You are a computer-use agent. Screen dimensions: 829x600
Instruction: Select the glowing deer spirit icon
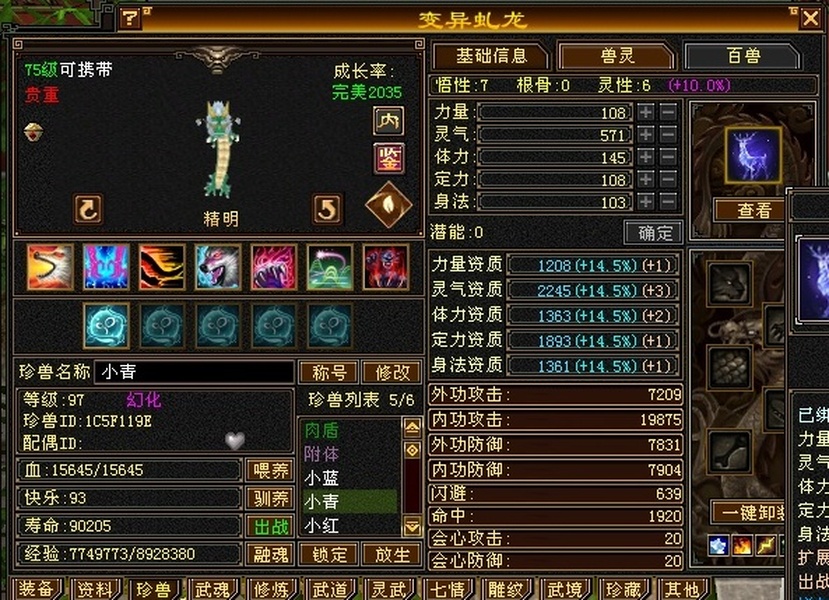(753, 155)
